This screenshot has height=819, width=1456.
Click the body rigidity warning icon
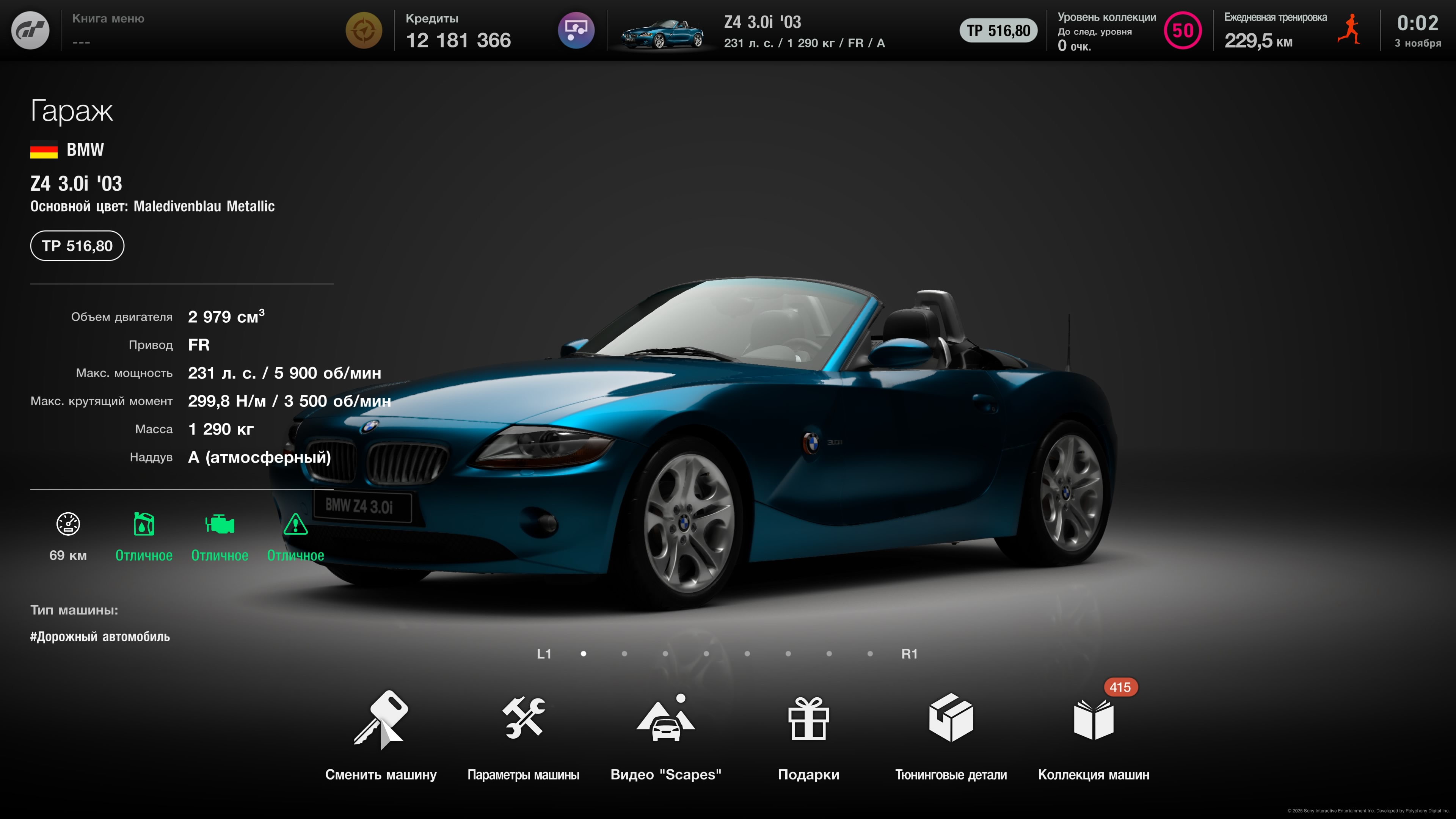coord(295,524)
